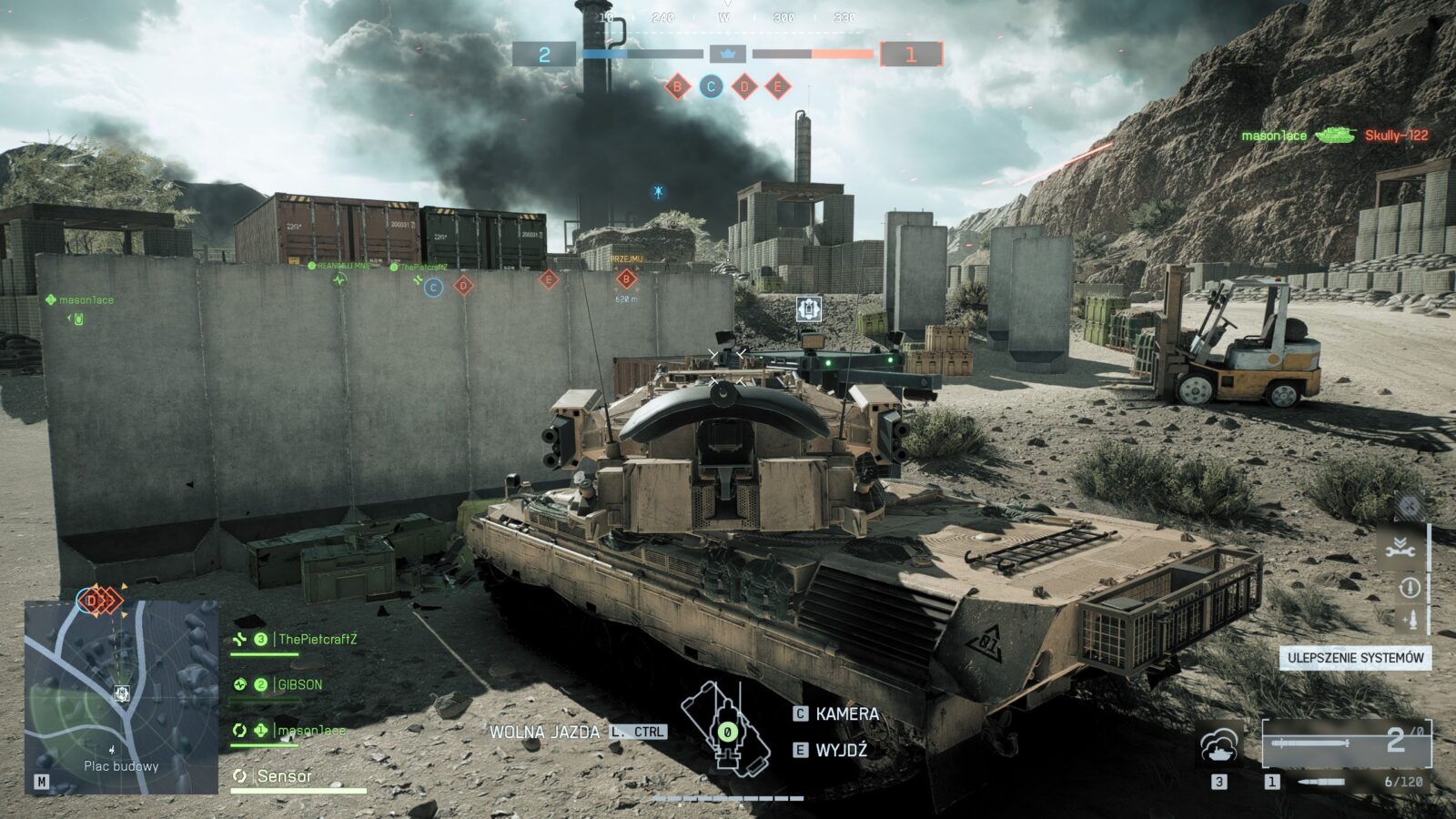This screenshot has height=819, width=1456.
Task: Select squad member GIBSON
Action: [x=299, y=685]
